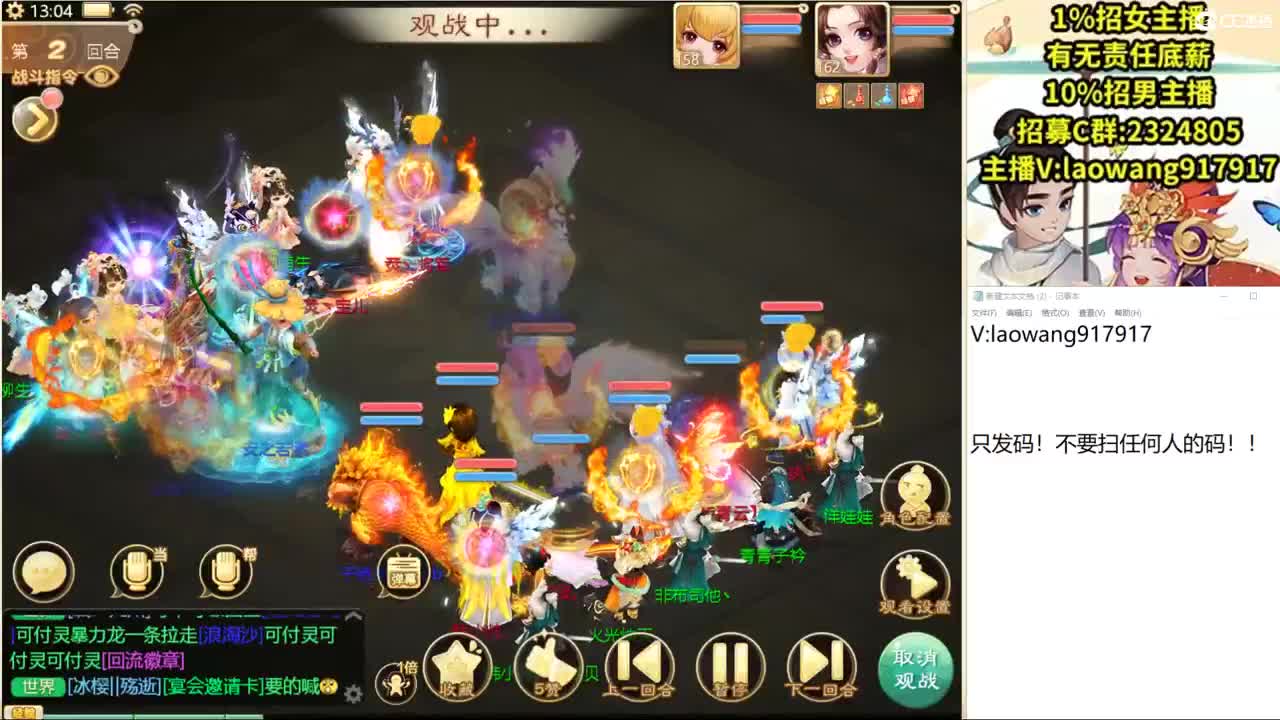Click the 5赞 thumbs-up button
Viewport: 1280px width, 720px height.
(545, 665)
